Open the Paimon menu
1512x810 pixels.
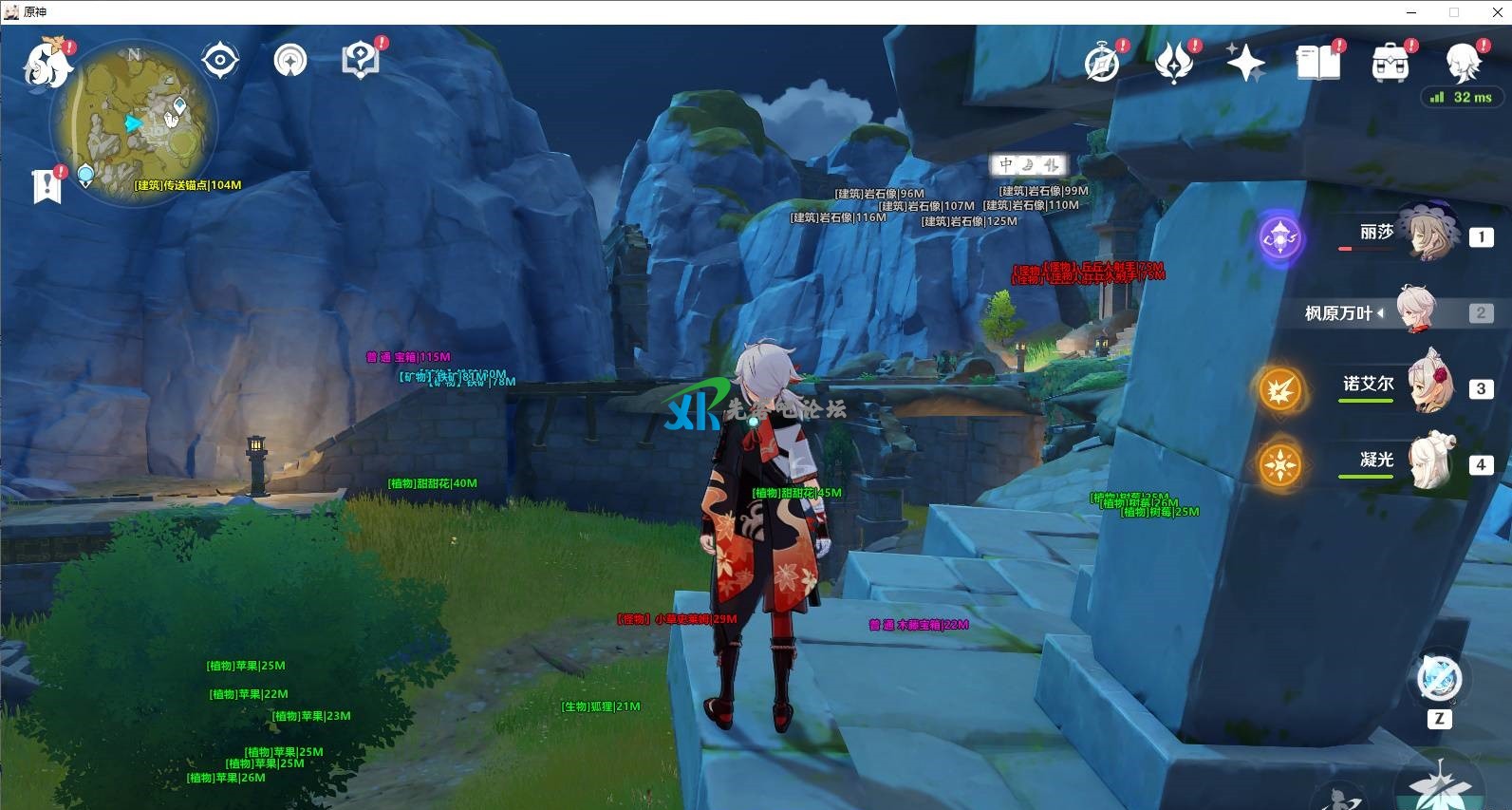click(47, 60)
